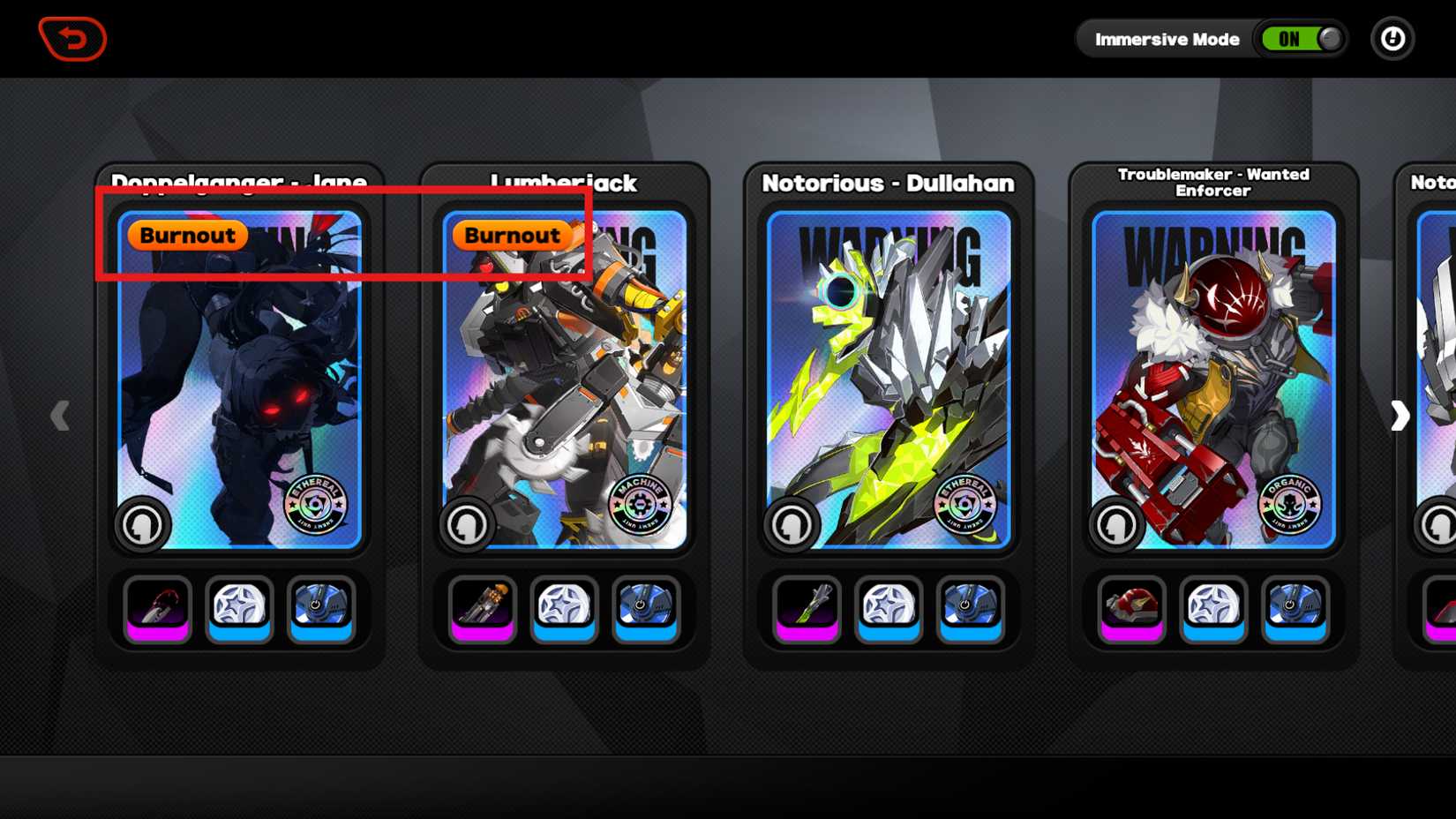The width and height of the screenshot is (1456, 819).
Task: Click the Ethereal badge on Notorious - Dullahan
Action: coord(966,506)
